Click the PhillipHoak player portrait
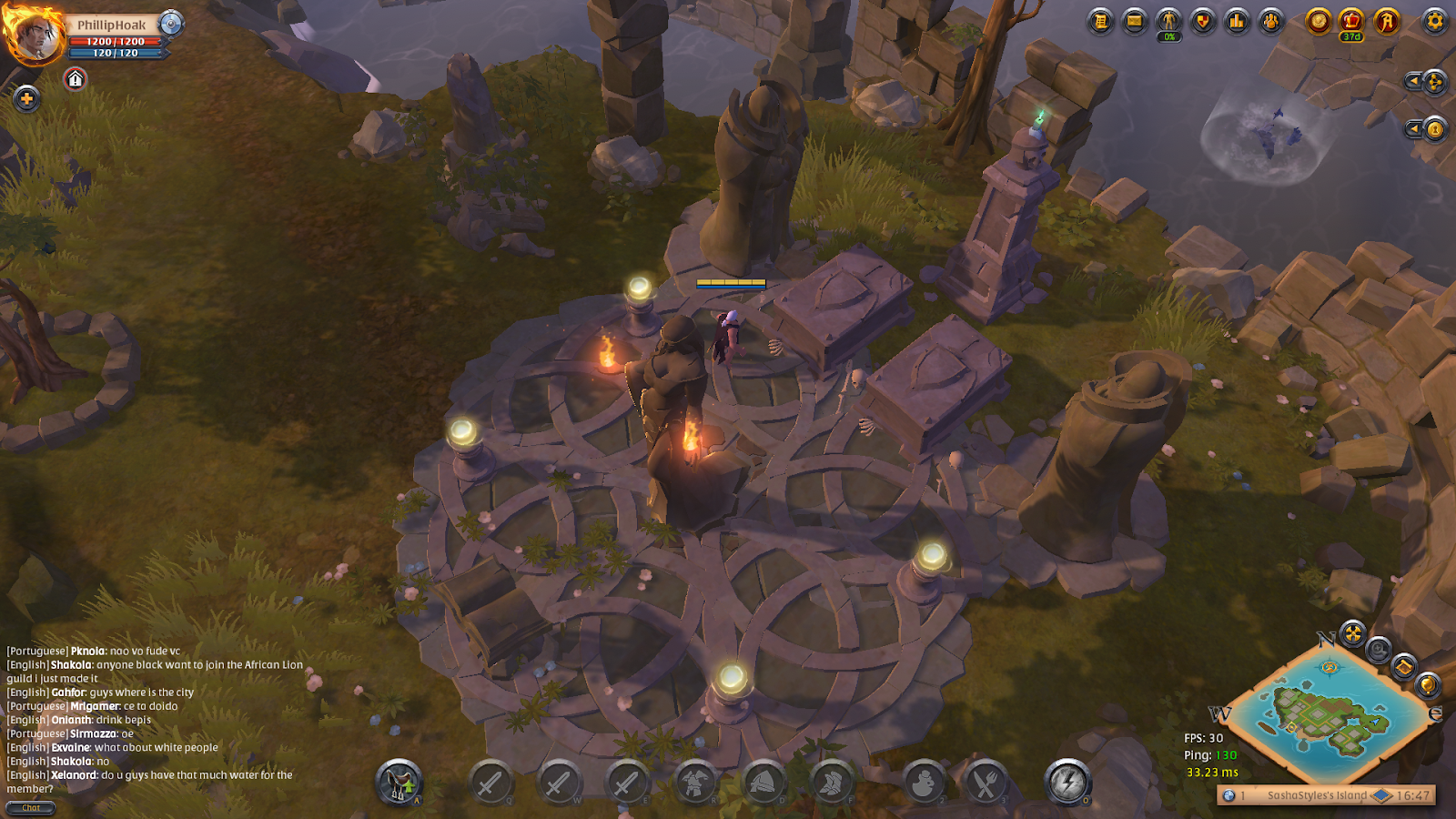This screenshot has height=819, width=1456. (x=35, y=35)
